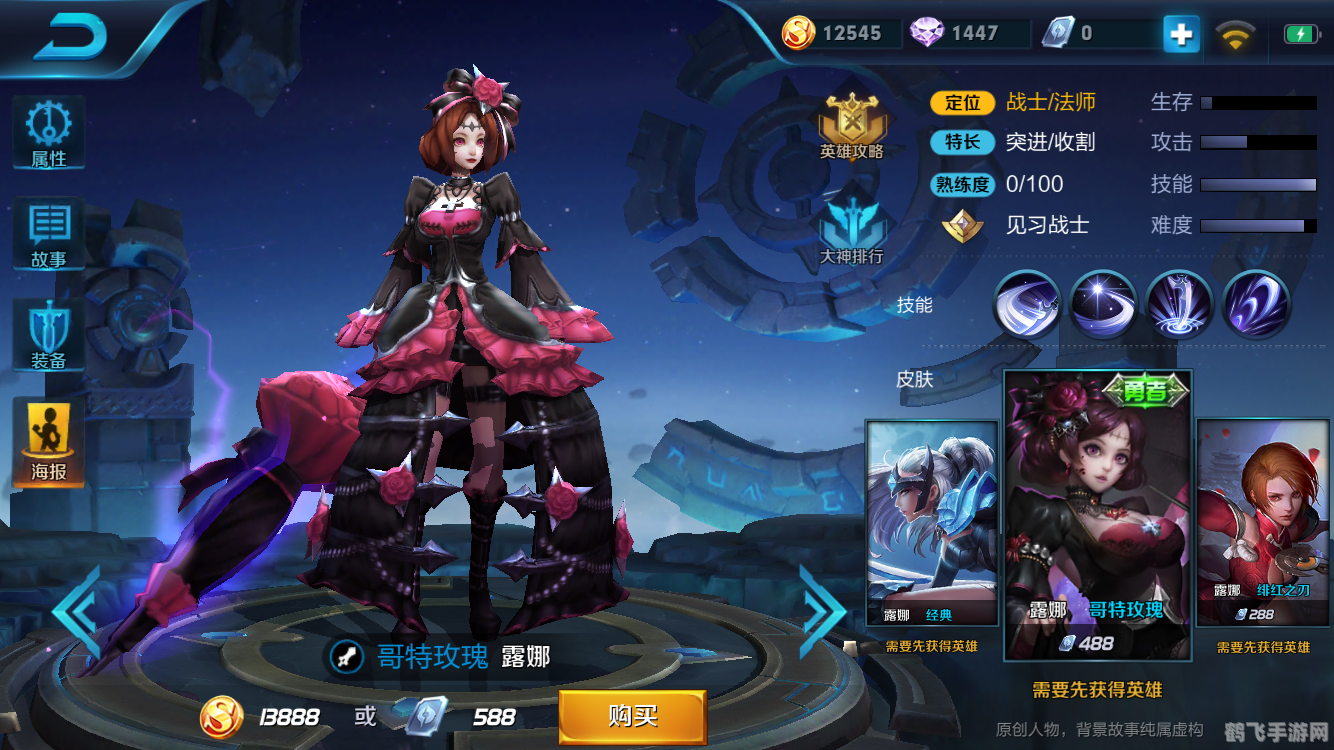Go to previous hero with left arrow
1334x750 pixels.
(76, 611)
